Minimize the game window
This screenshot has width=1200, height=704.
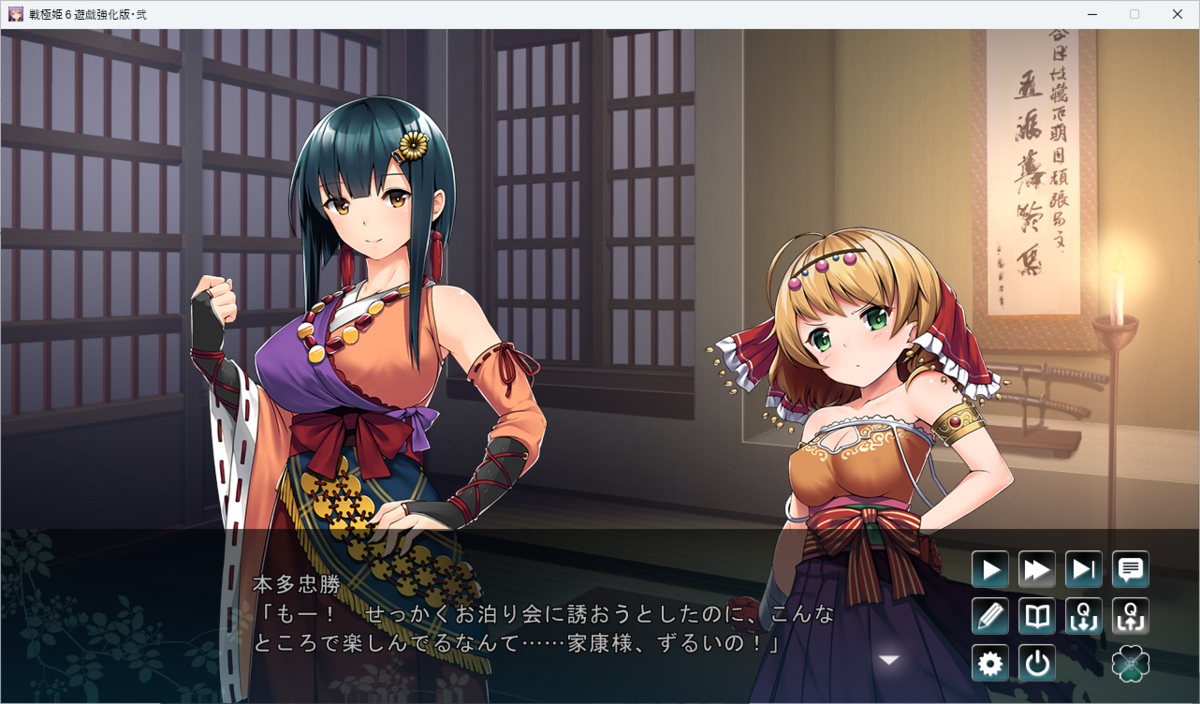(1089, 14)
